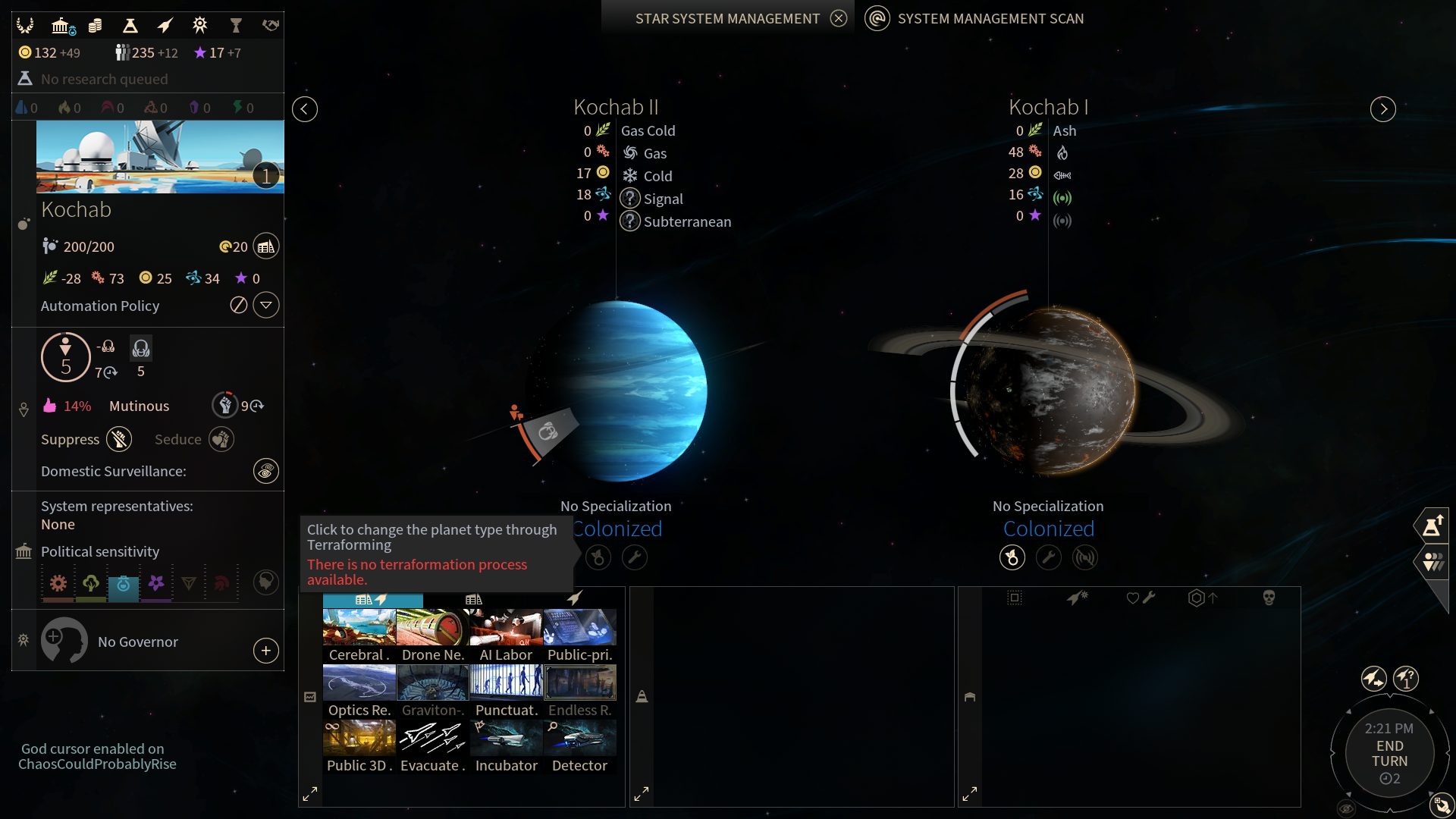Select the Suppress fist icon

[119, 439]
